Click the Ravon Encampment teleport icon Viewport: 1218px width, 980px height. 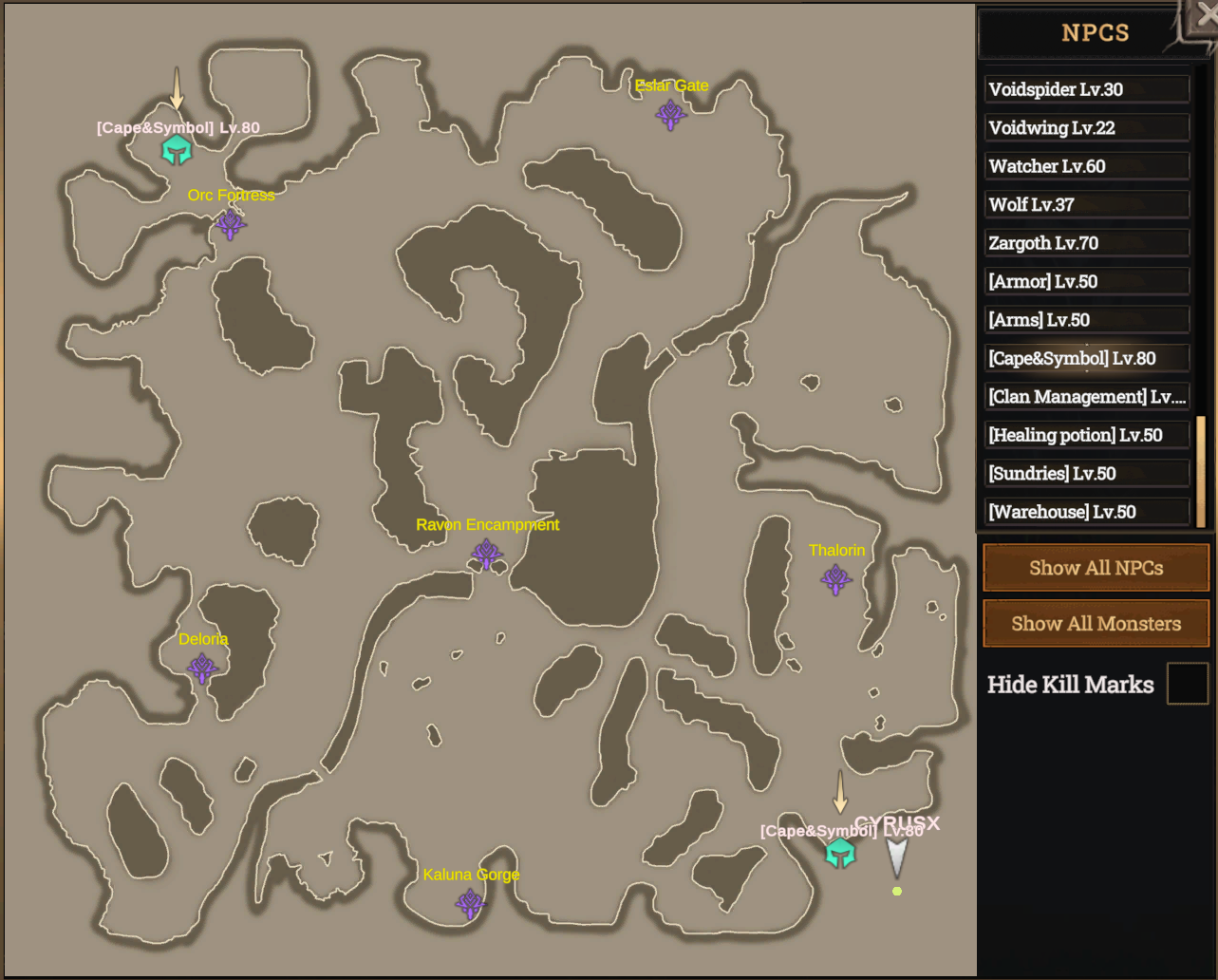pyautogui.click(x=488, y=554)
